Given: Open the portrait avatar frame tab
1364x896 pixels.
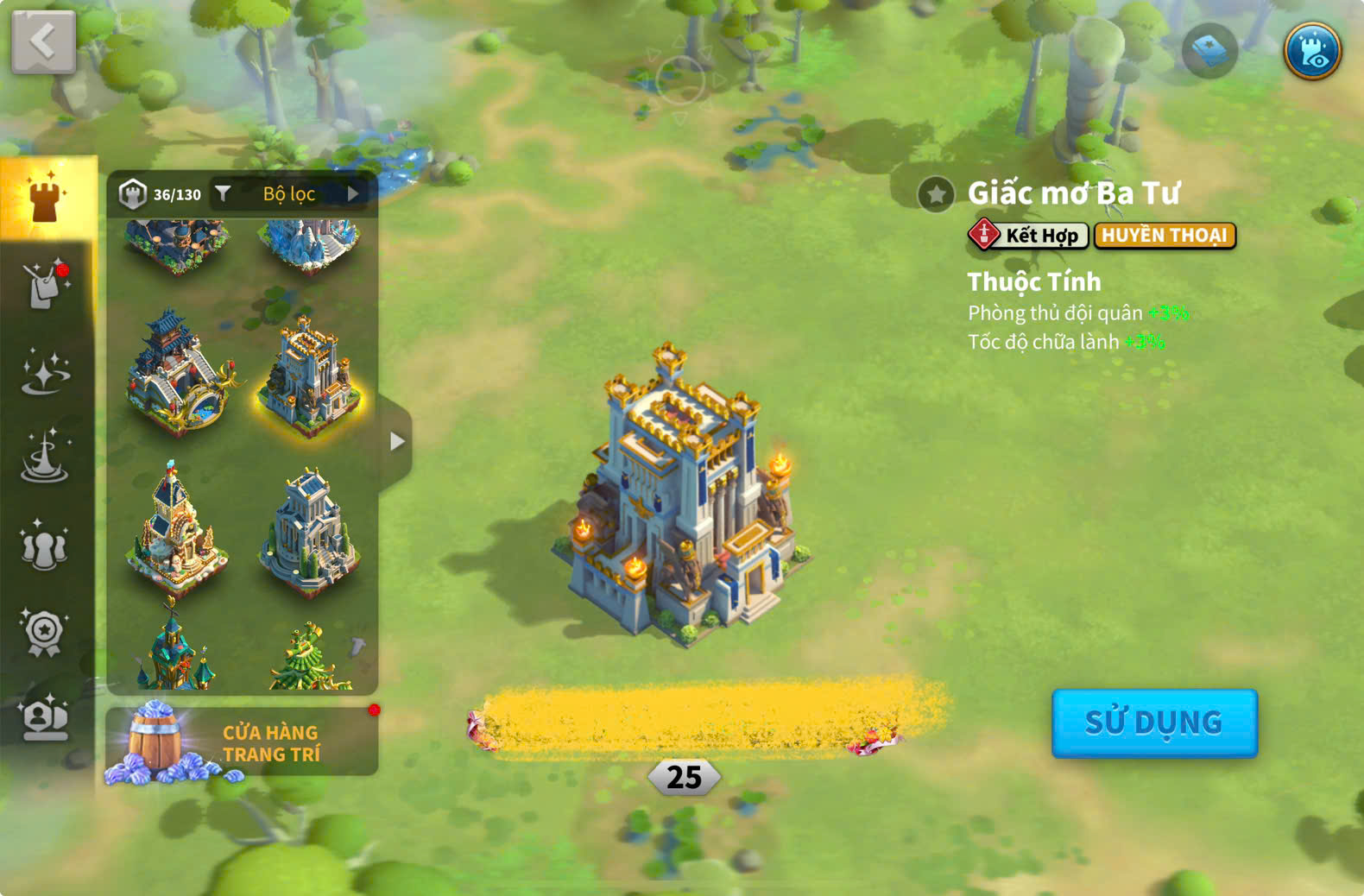Looking at the screenshot, I should coord(46,717).
